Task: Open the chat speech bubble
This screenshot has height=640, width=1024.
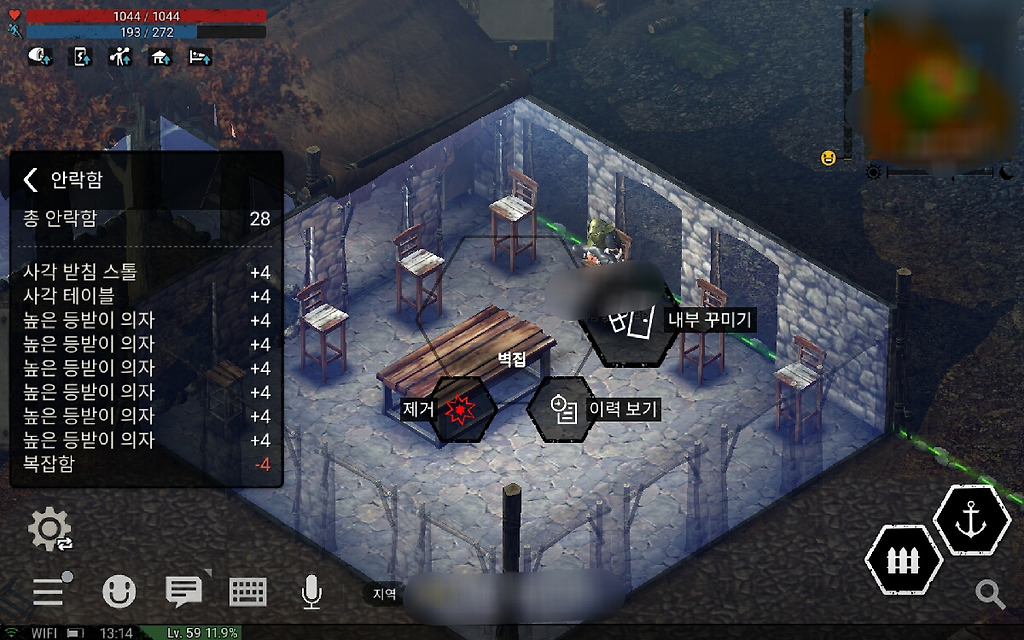Action: [183, 592]
